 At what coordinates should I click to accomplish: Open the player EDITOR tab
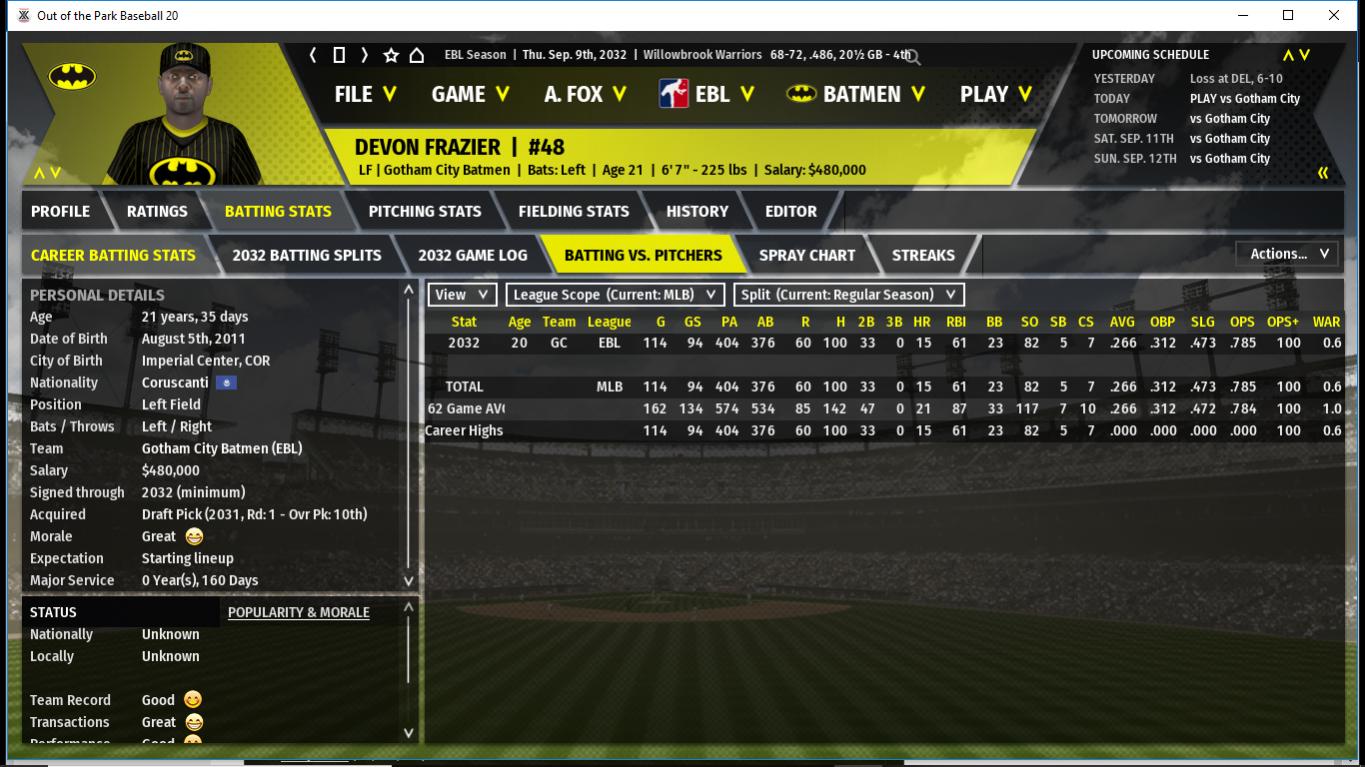[791, 211]
